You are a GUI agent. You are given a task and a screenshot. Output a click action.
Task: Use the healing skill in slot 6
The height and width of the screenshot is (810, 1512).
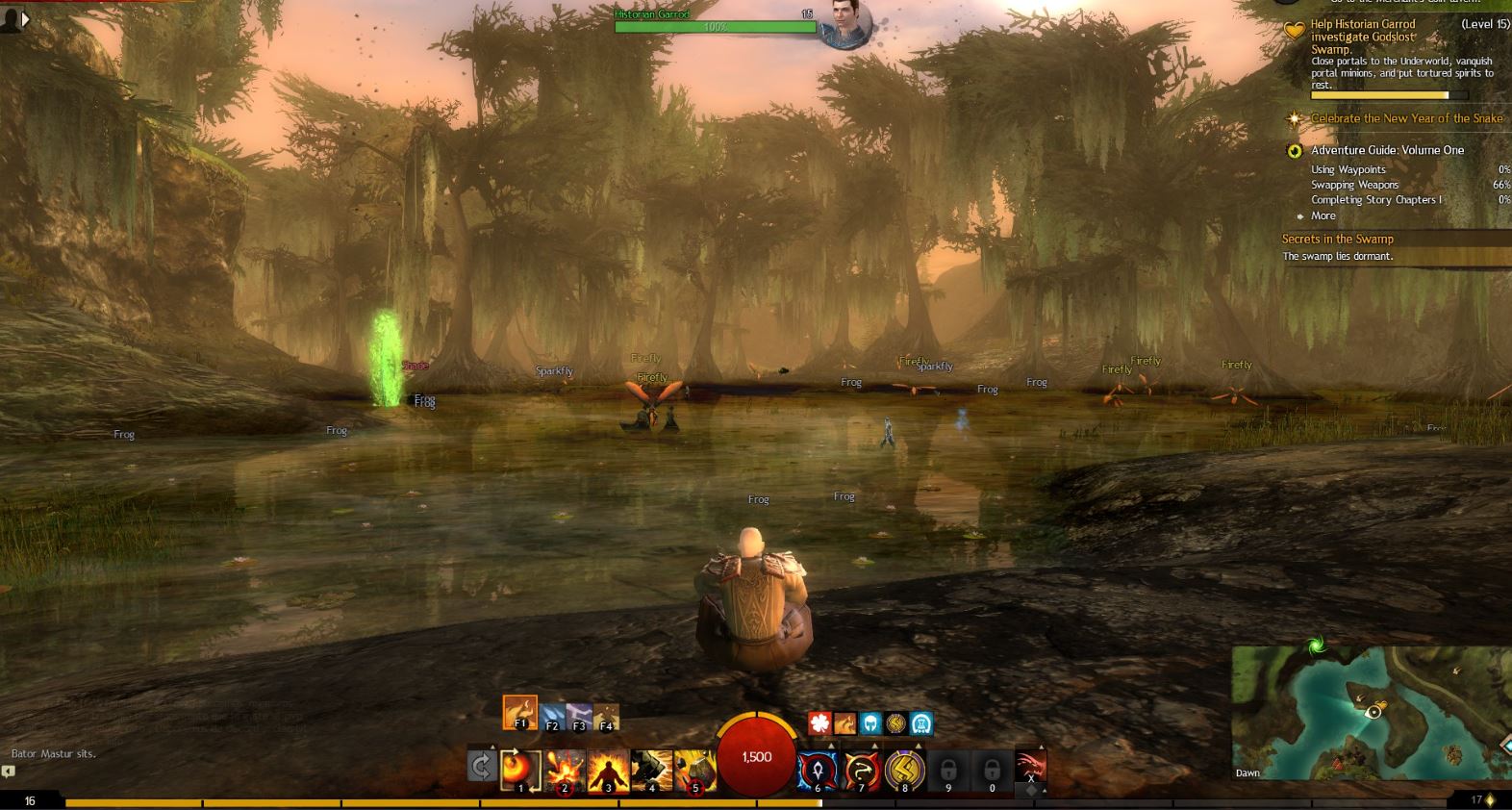tap(818, 771)
